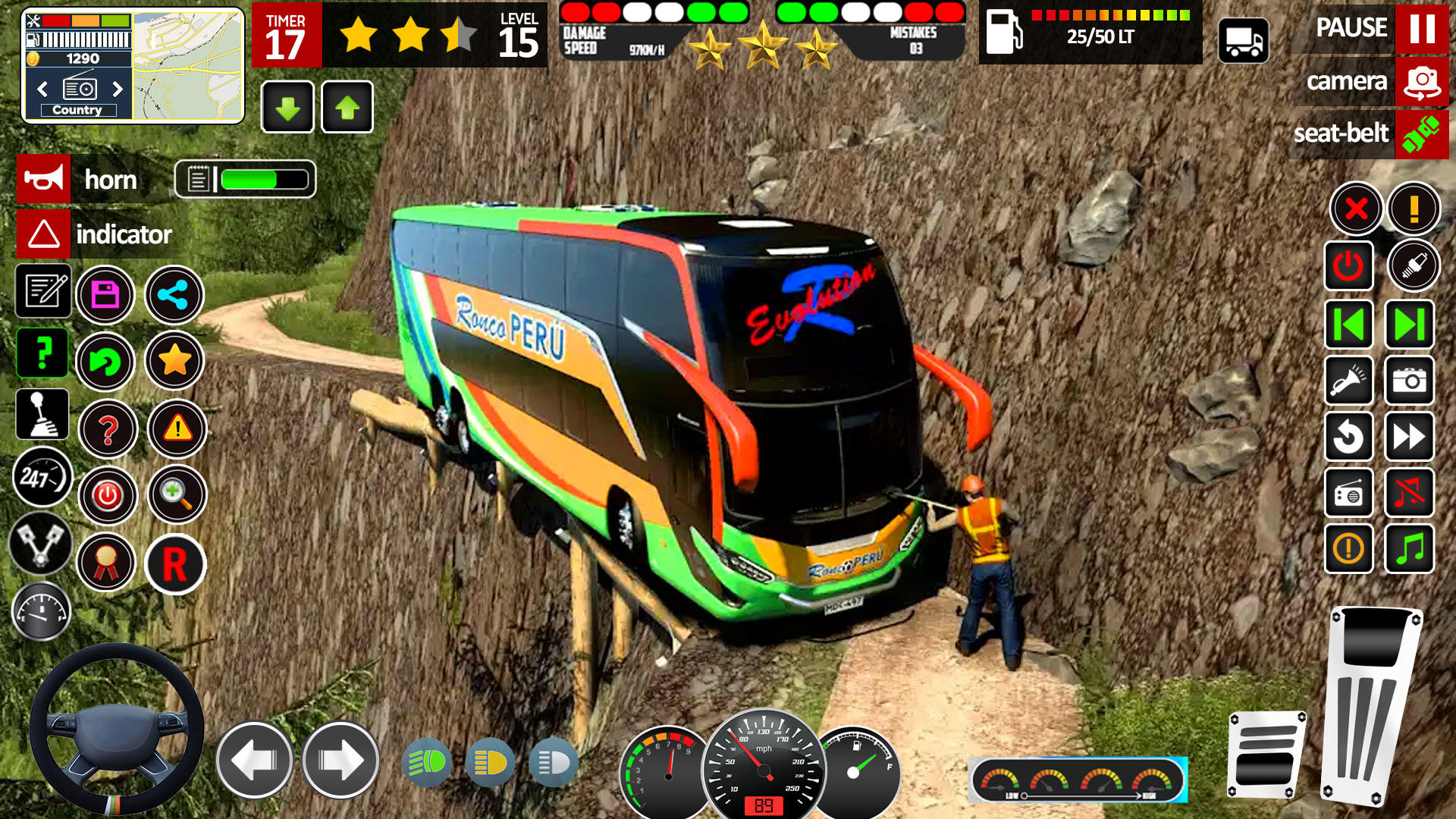This screenshot has height=819, width=1456.
Task: Switch the camera view
Action: pos(1421,81)
